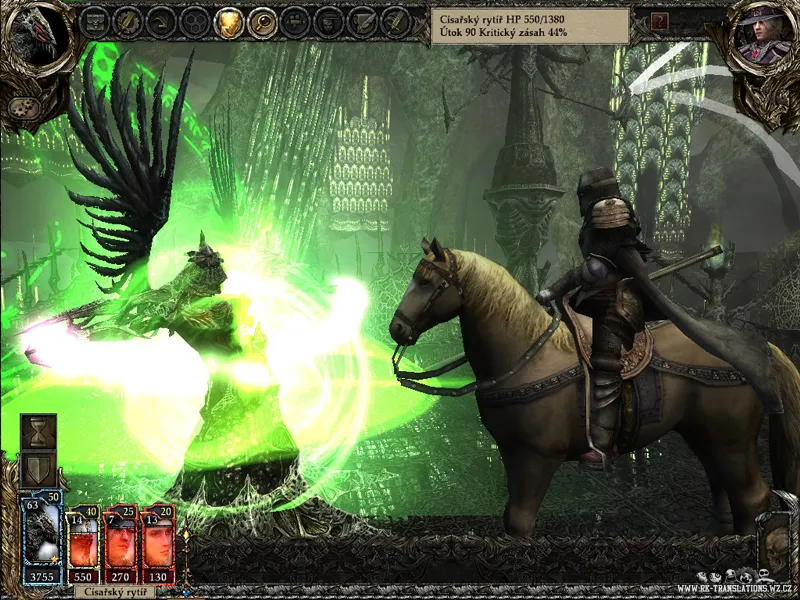
Task: Click the red question mark help button
Action: [659, 21]
